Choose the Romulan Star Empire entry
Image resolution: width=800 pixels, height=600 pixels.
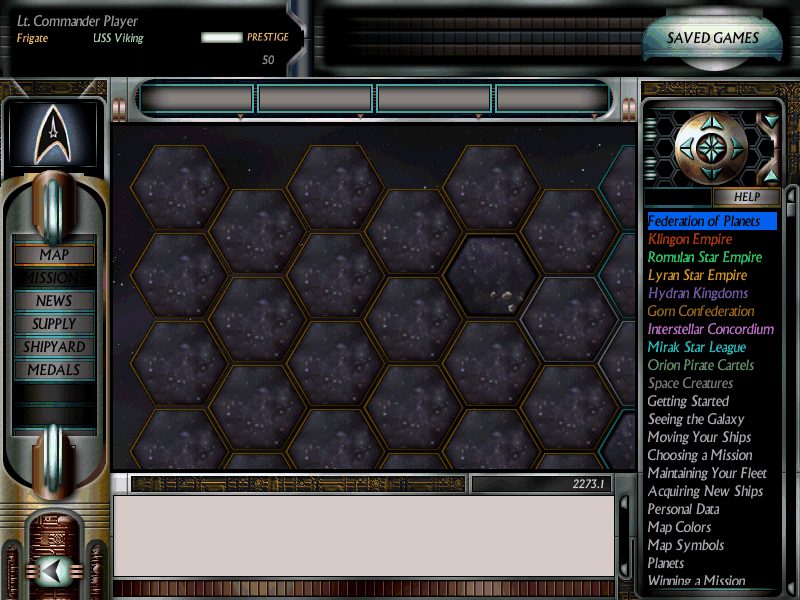[x=705, y=257]
